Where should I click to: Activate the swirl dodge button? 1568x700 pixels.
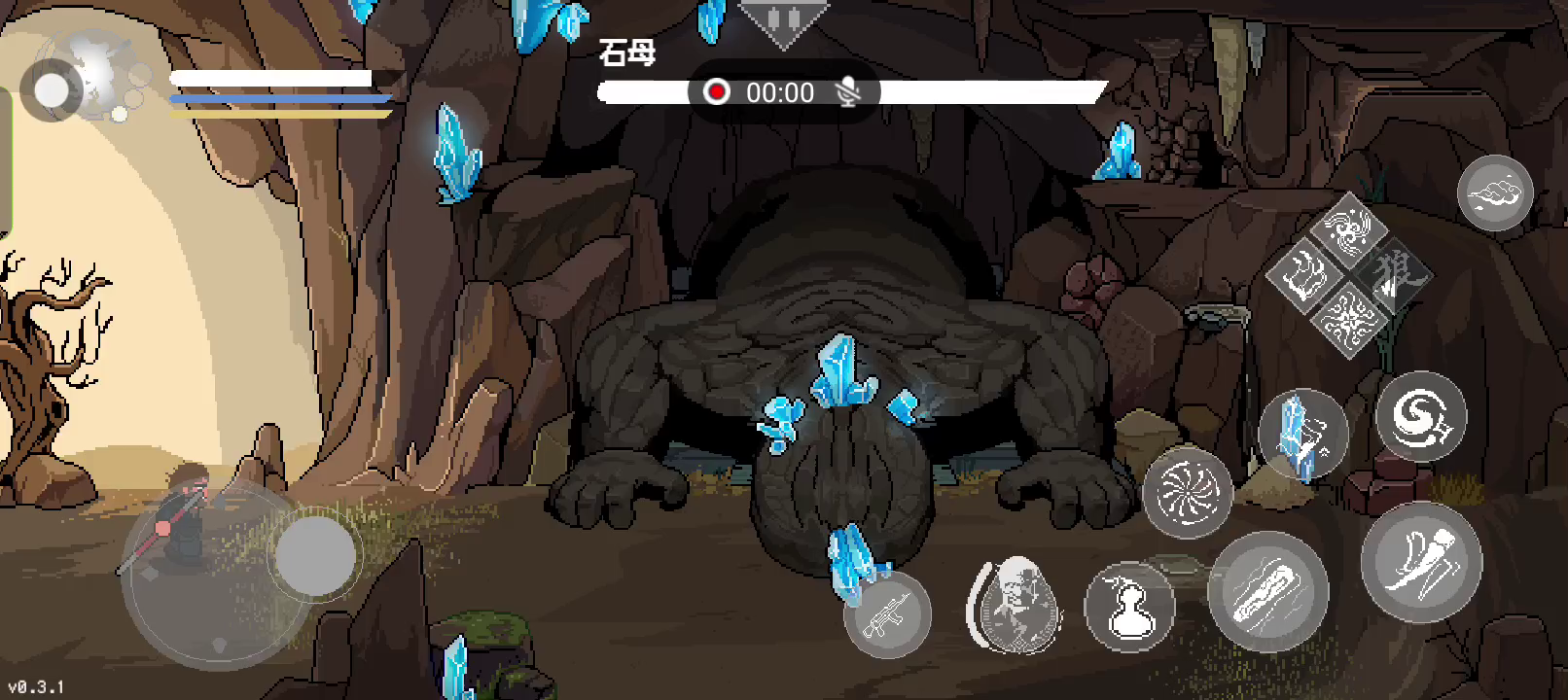[1420, 417]
